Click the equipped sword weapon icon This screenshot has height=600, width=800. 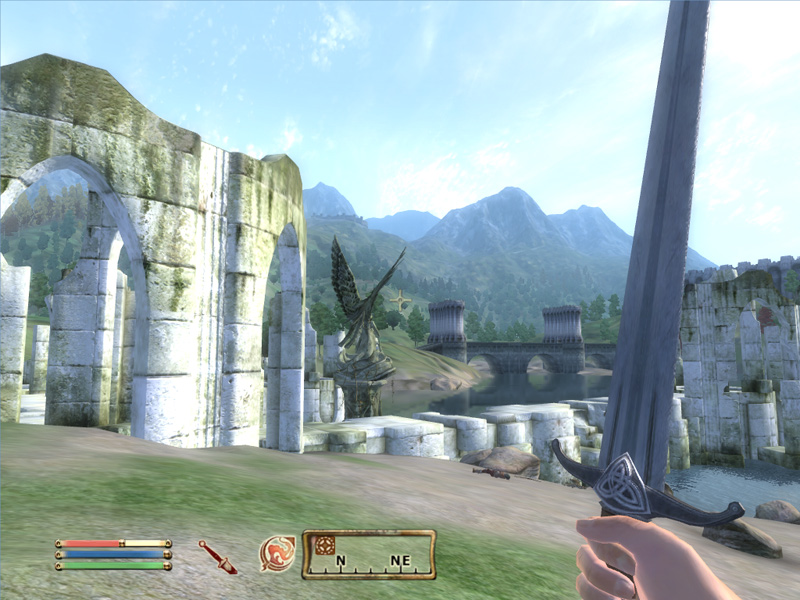click(217, 556)
